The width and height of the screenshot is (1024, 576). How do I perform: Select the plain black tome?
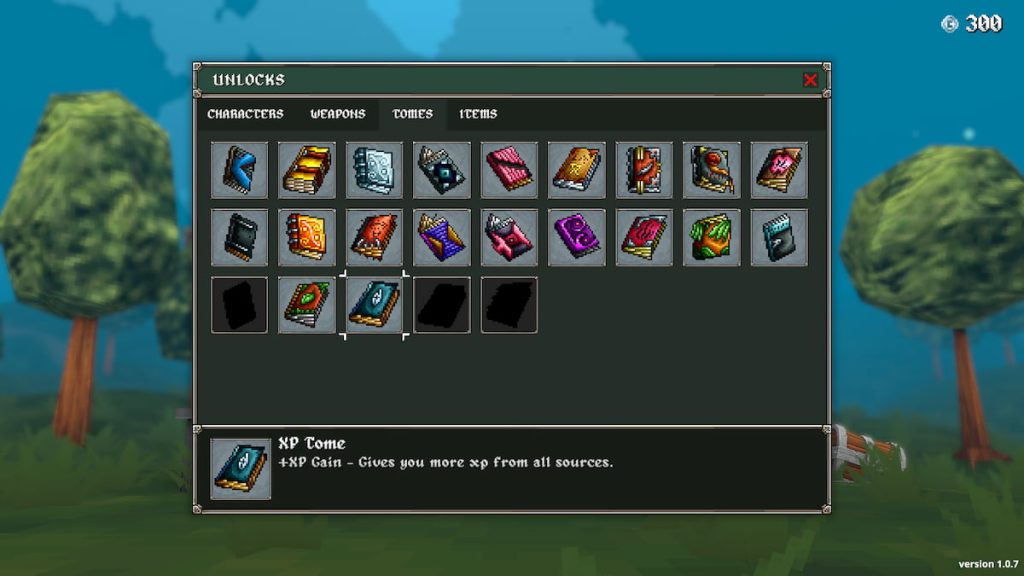point(240,238)
